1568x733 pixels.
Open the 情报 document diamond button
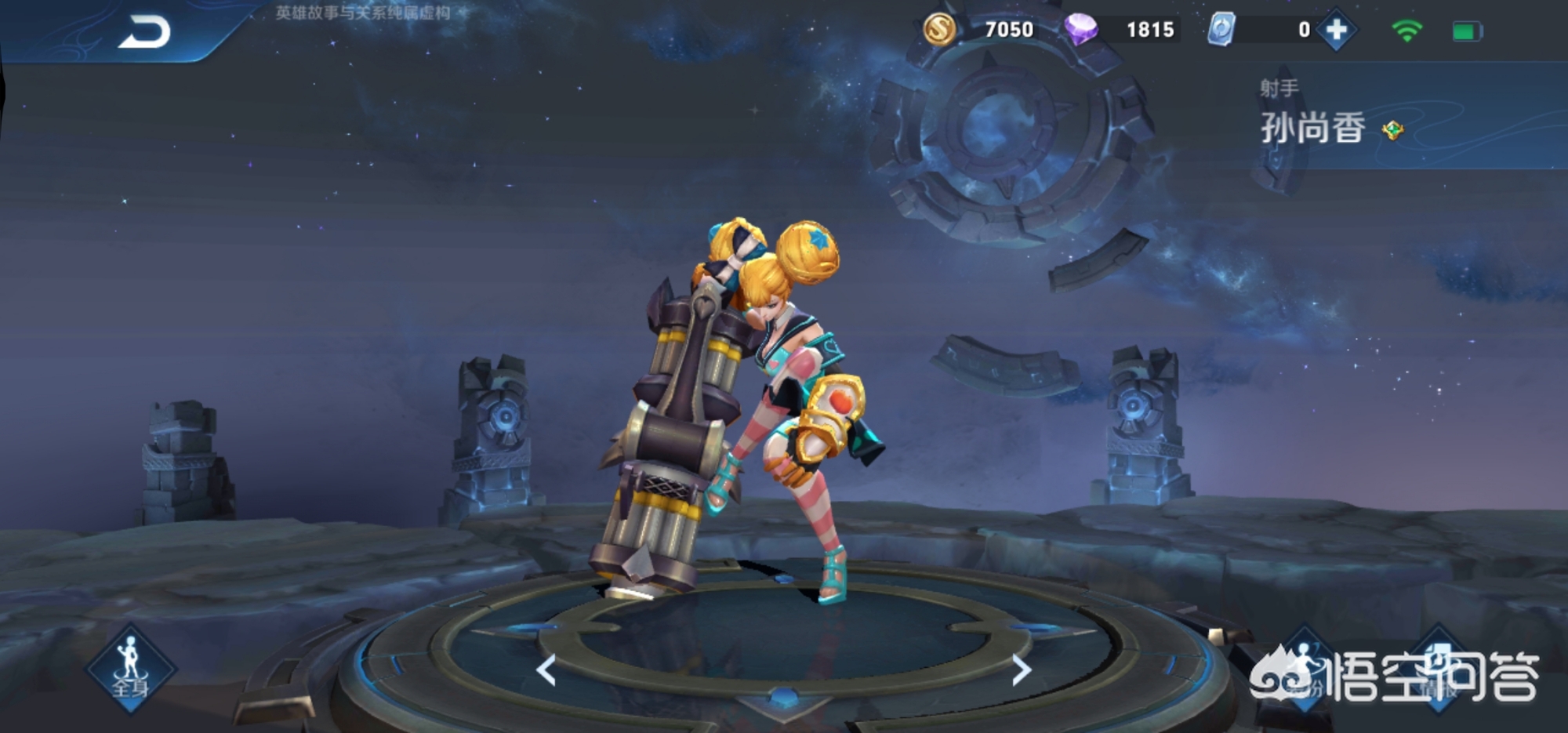pyautogui.click(x=1439, y=669)
